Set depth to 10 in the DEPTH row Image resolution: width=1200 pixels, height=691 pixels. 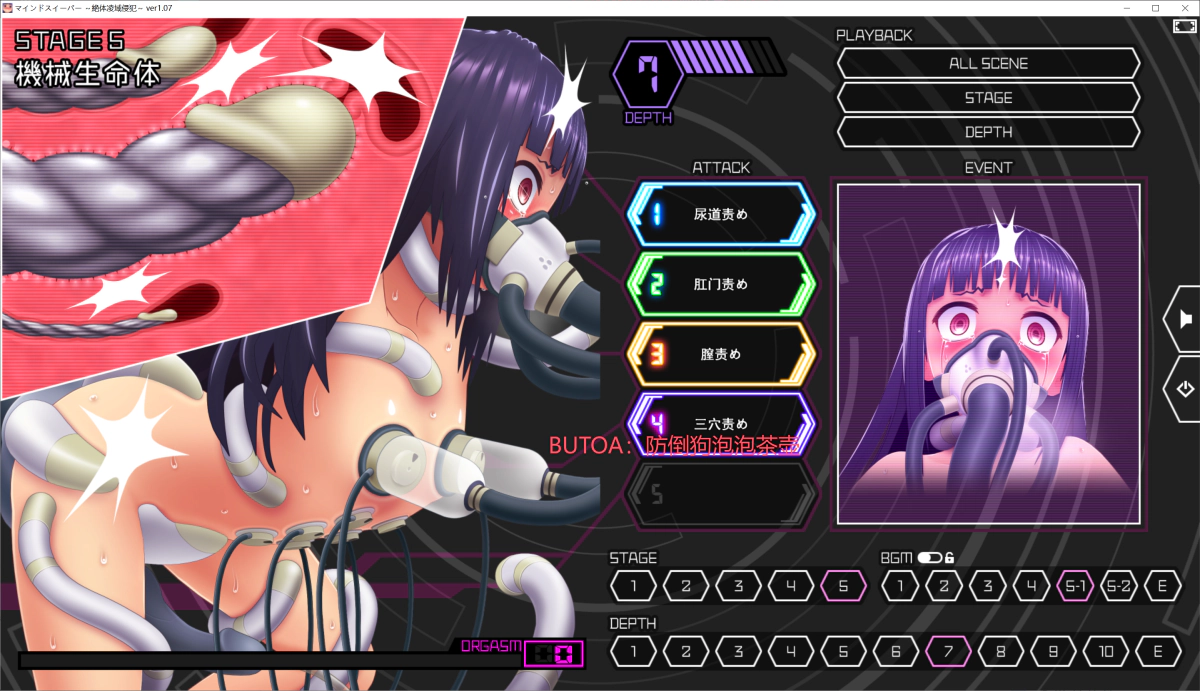(1105, 652)
